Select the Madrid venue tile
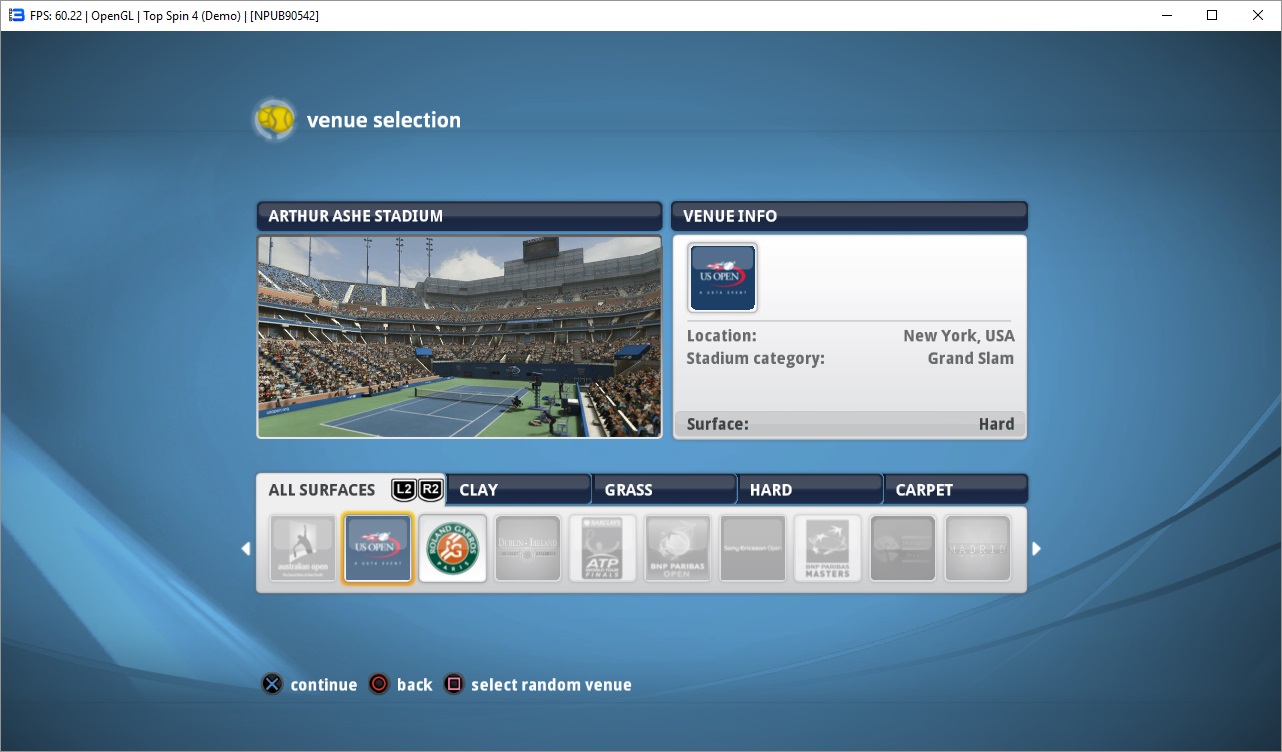The width and height of the screenshot is (1282, 752). (978, 548)
